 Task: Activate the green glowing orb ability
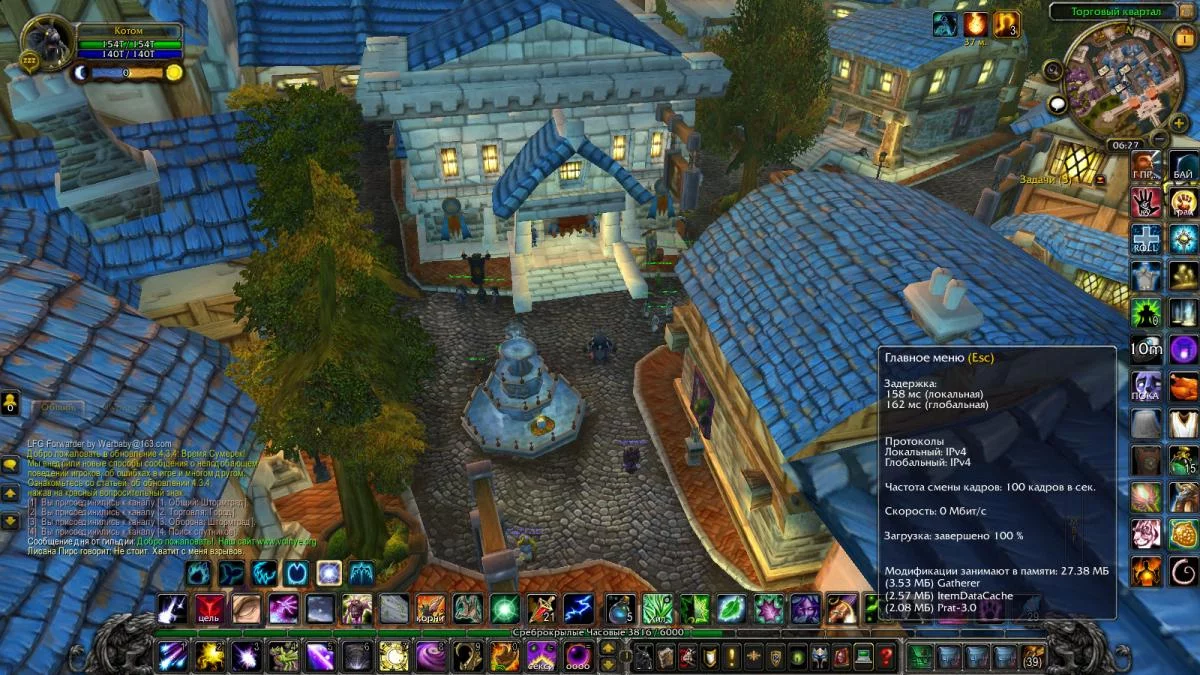click(504, 608)
